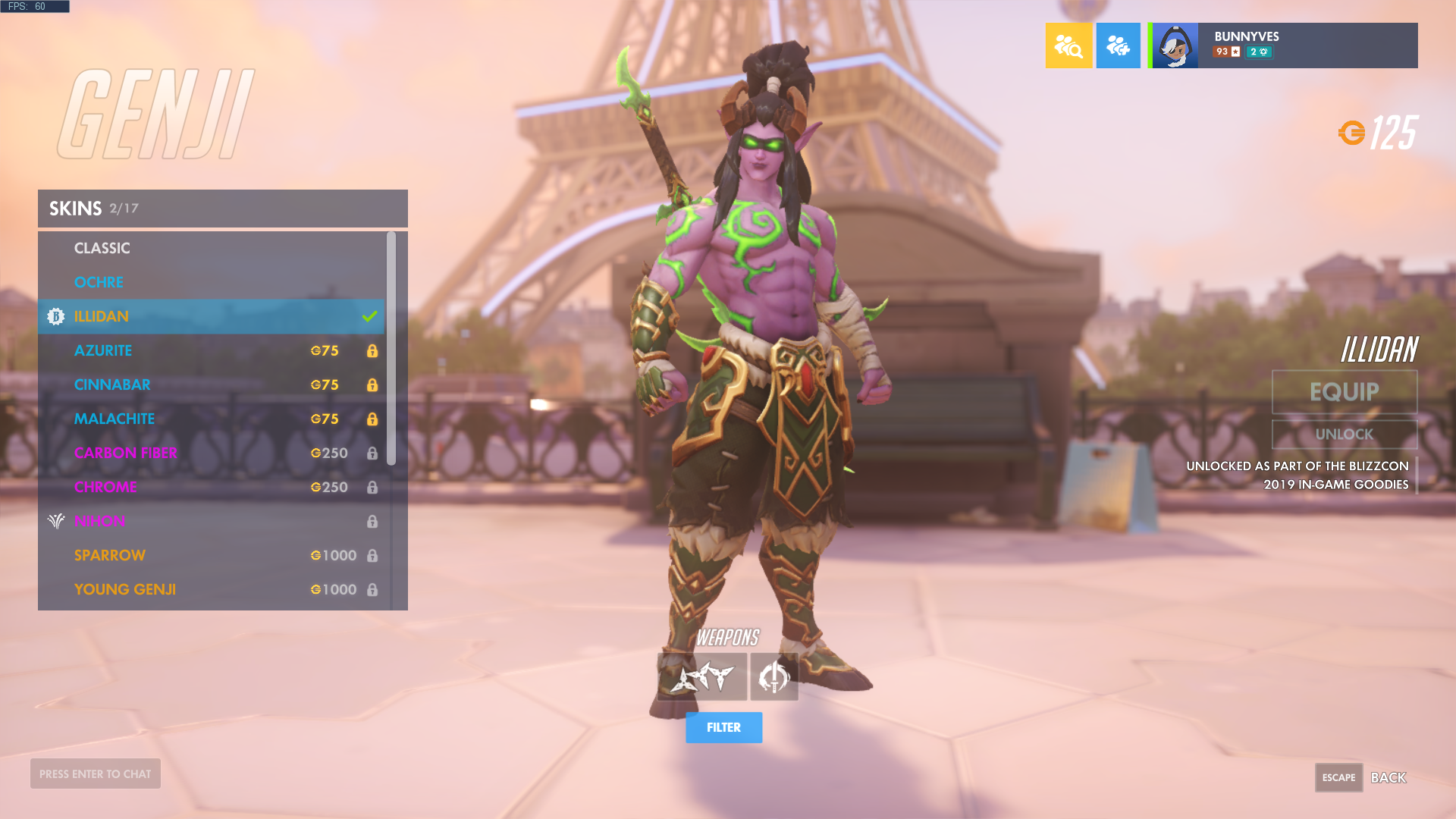Open the yellow looking-for-group icon
Viewport: 1456px width, 819px height.
pyautogui.click(x=1068, y=45)
